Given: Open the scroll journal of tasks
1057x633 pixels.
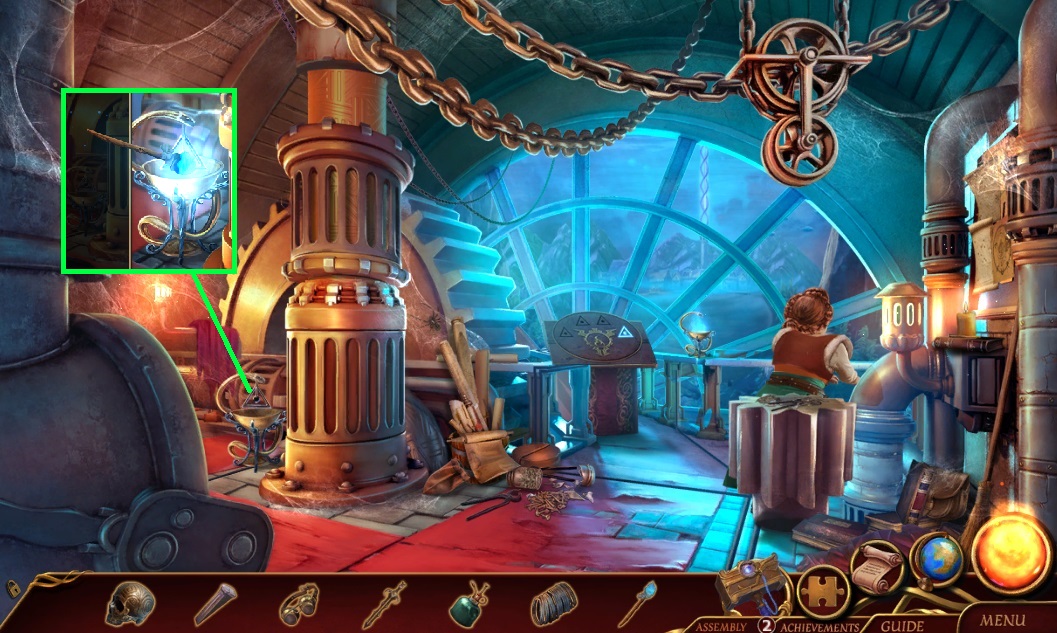Looking at the screenshot, I should pos(877,569).
